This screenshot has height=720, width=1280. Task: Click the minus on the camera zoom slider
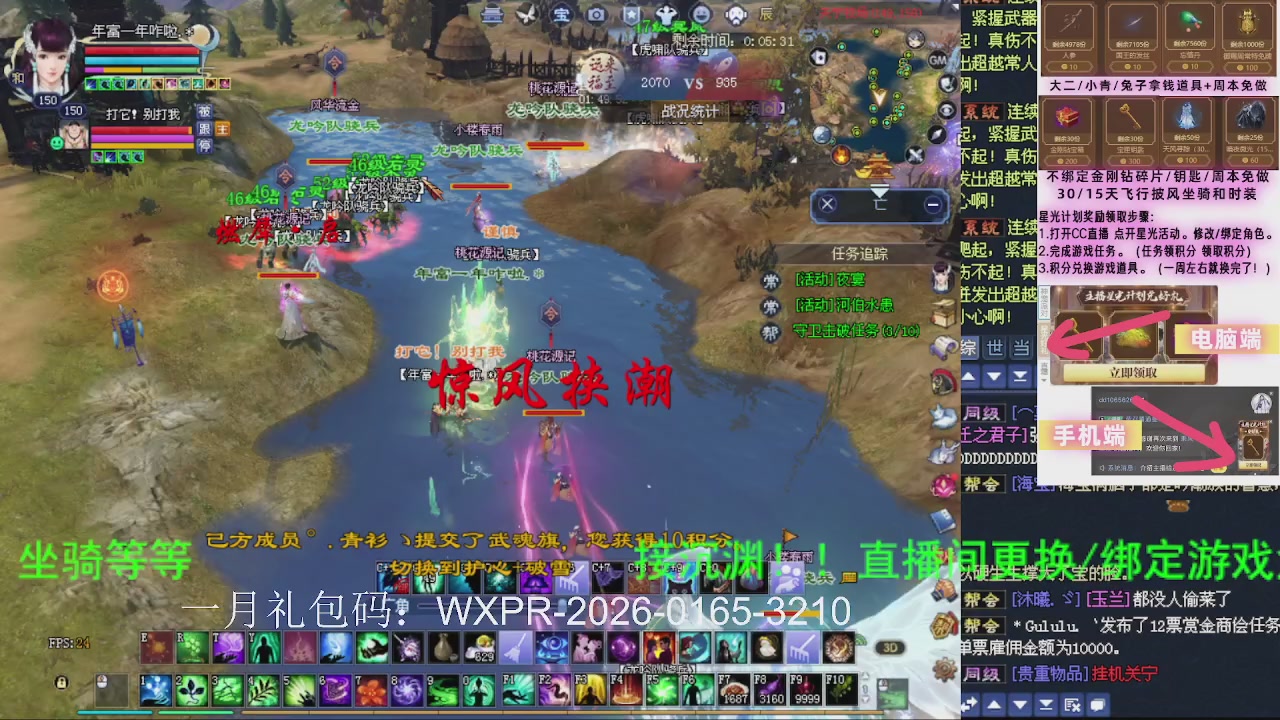[933, 205]
